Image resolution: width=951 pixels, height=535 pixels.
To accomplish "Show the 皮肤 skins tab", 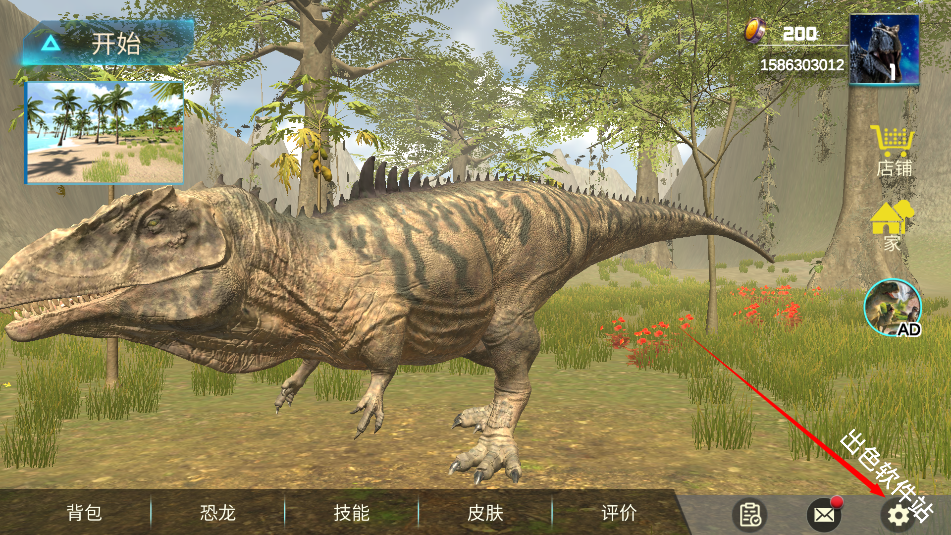I will (485, 513).
